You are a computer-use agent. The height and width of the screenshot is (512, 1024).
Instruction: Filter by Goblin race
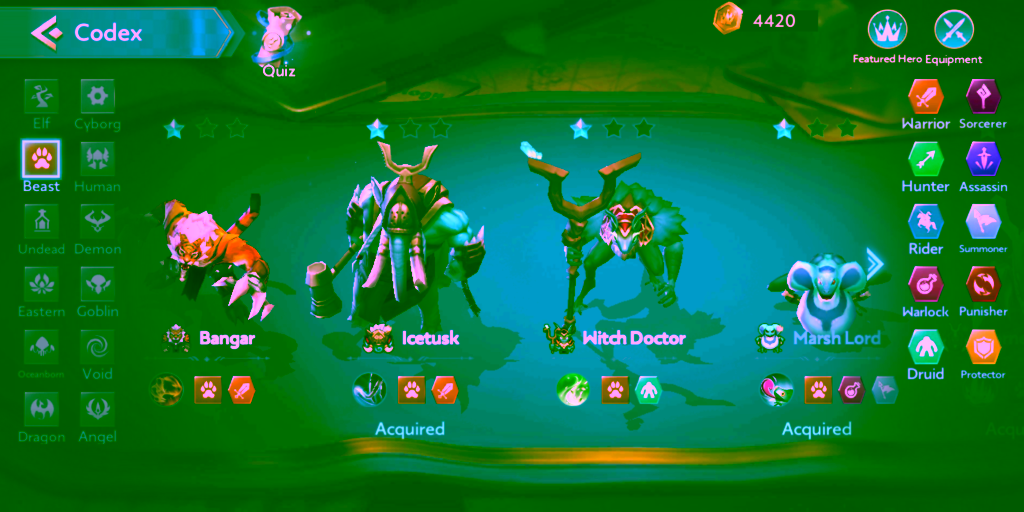[97, 286]
